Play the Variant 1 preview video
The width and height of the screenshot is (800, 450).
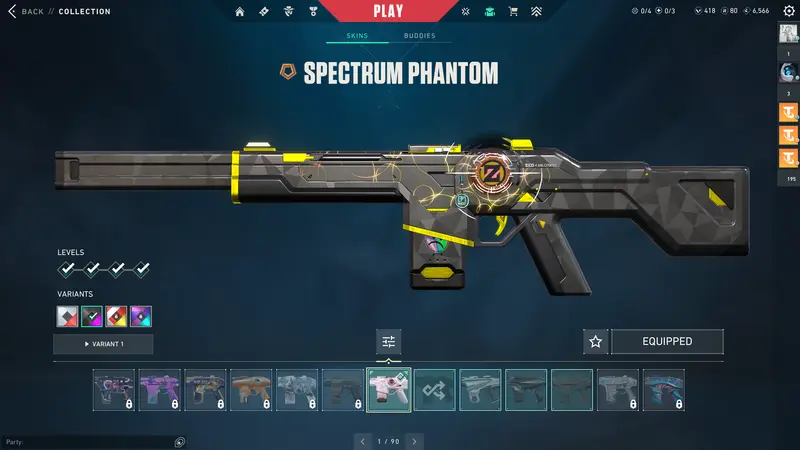click(x=103, y=344)
